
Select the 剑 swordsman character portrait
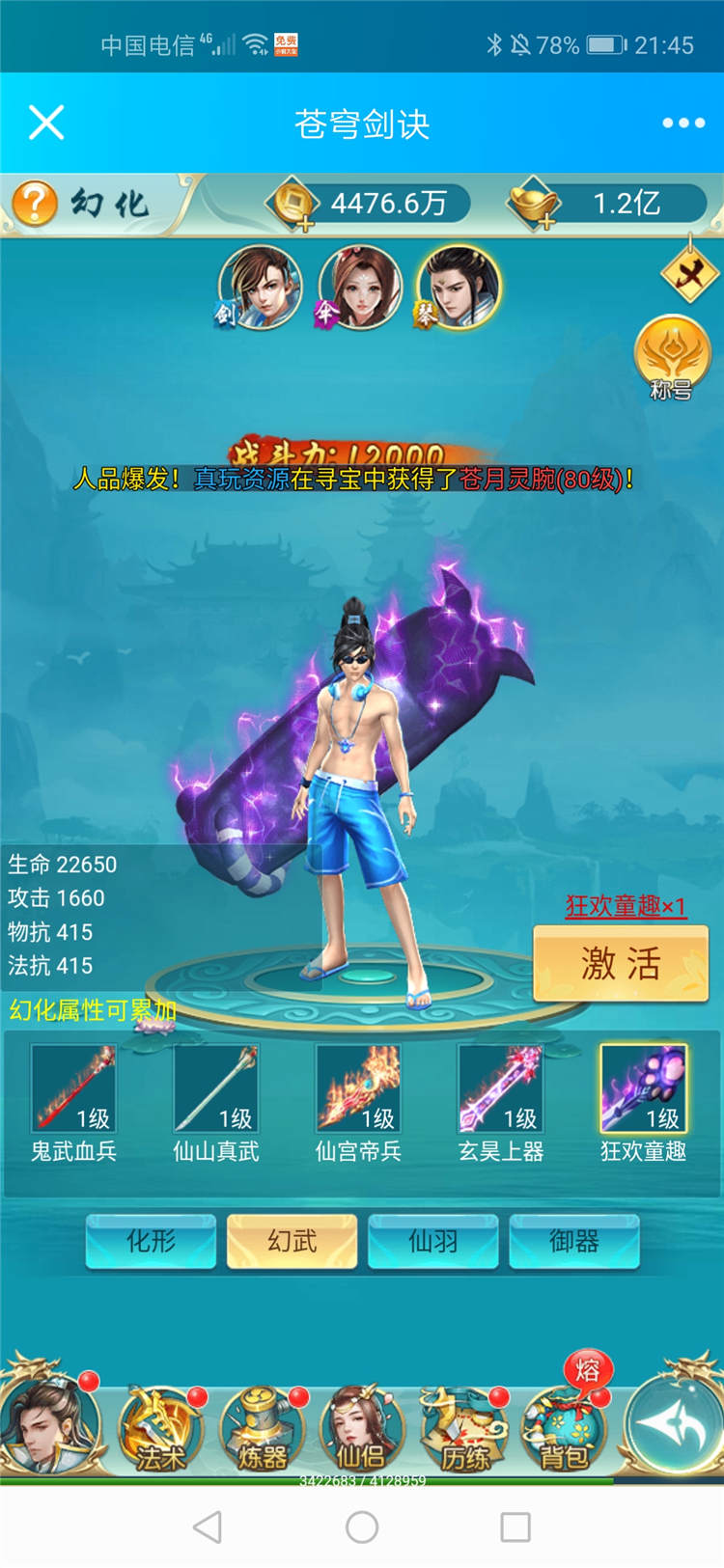click(x=259, y=287)
